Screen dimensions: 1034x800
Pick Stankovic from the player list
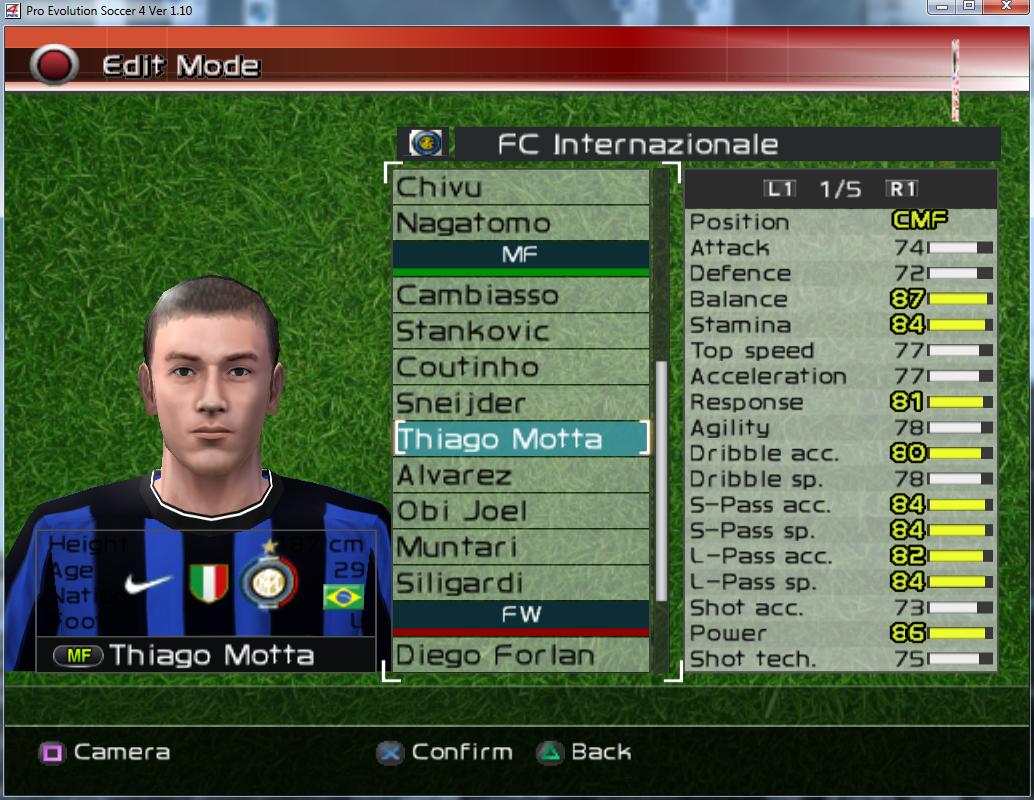click(520, 331)
